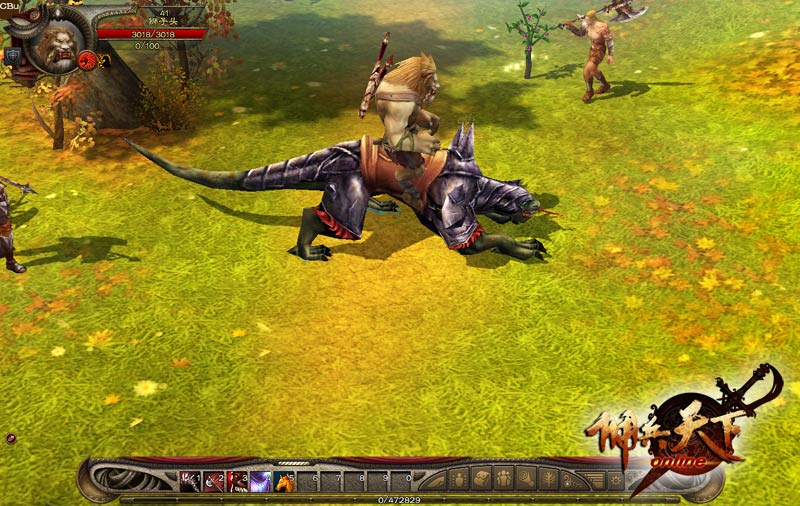Use the skill in hotbar slot 1
Image resolution: width=800 pixels, height=506 pixels.
coord(190,482)
